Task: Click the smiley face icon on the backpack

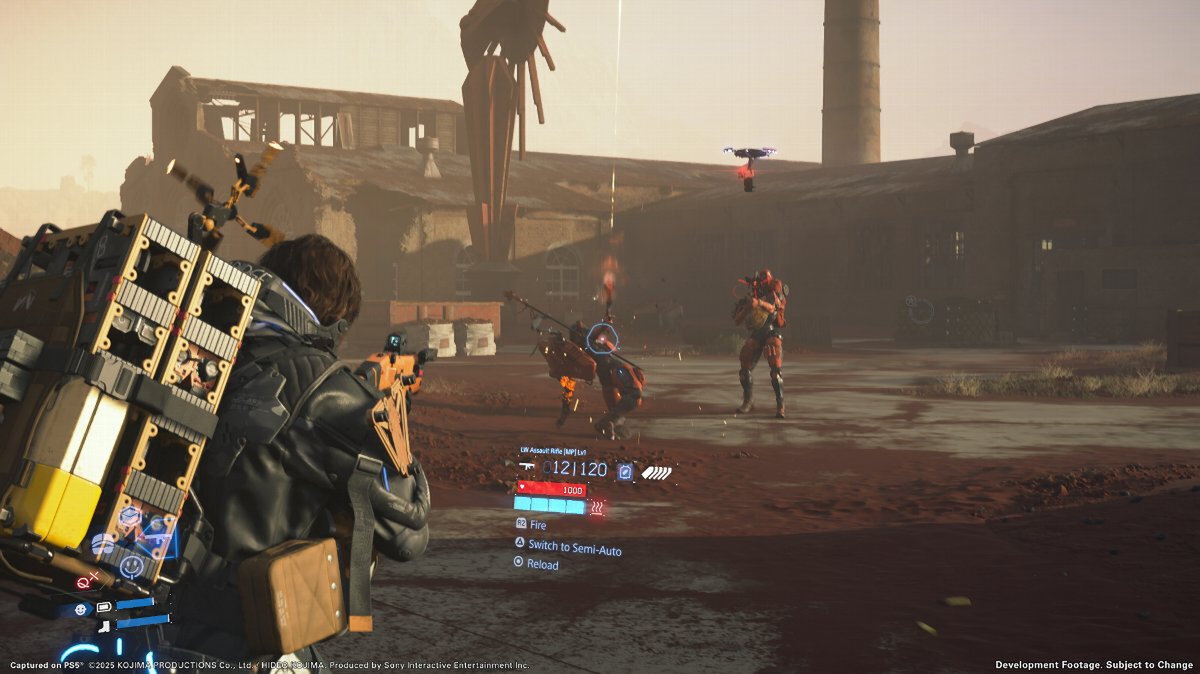Action: click(131, 567)
